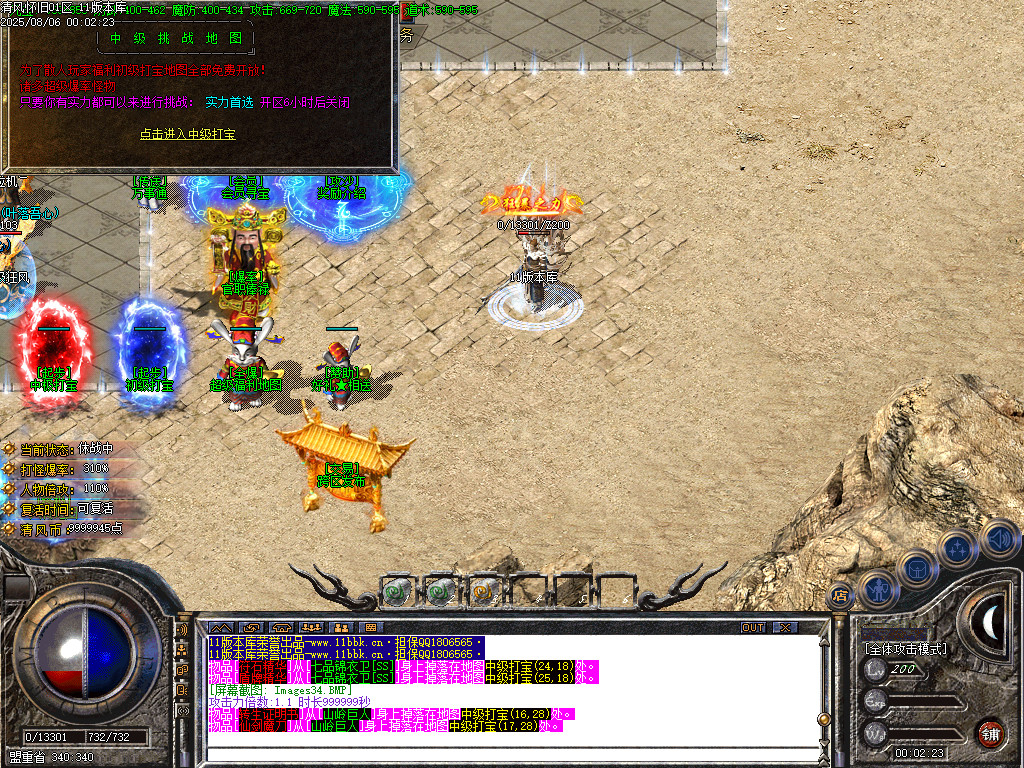Image resolution: width=1024 pixels, height=768 pixels.
Task: Select the orange scroll hotbar slot
Action: pyautogui.click(x=484, y=592)
